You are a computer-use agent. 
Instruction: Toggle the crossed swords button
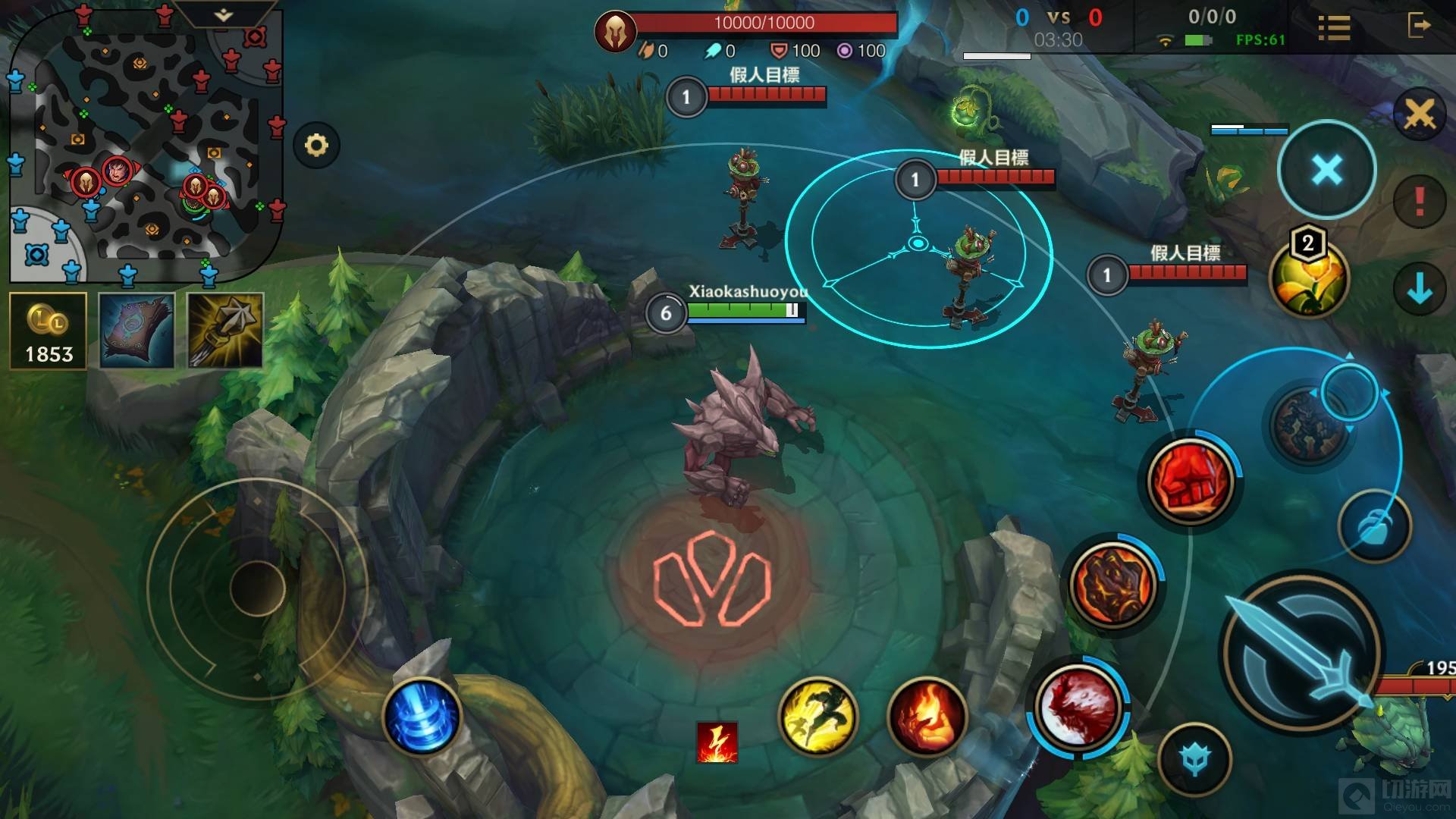tap(1419, 115)
